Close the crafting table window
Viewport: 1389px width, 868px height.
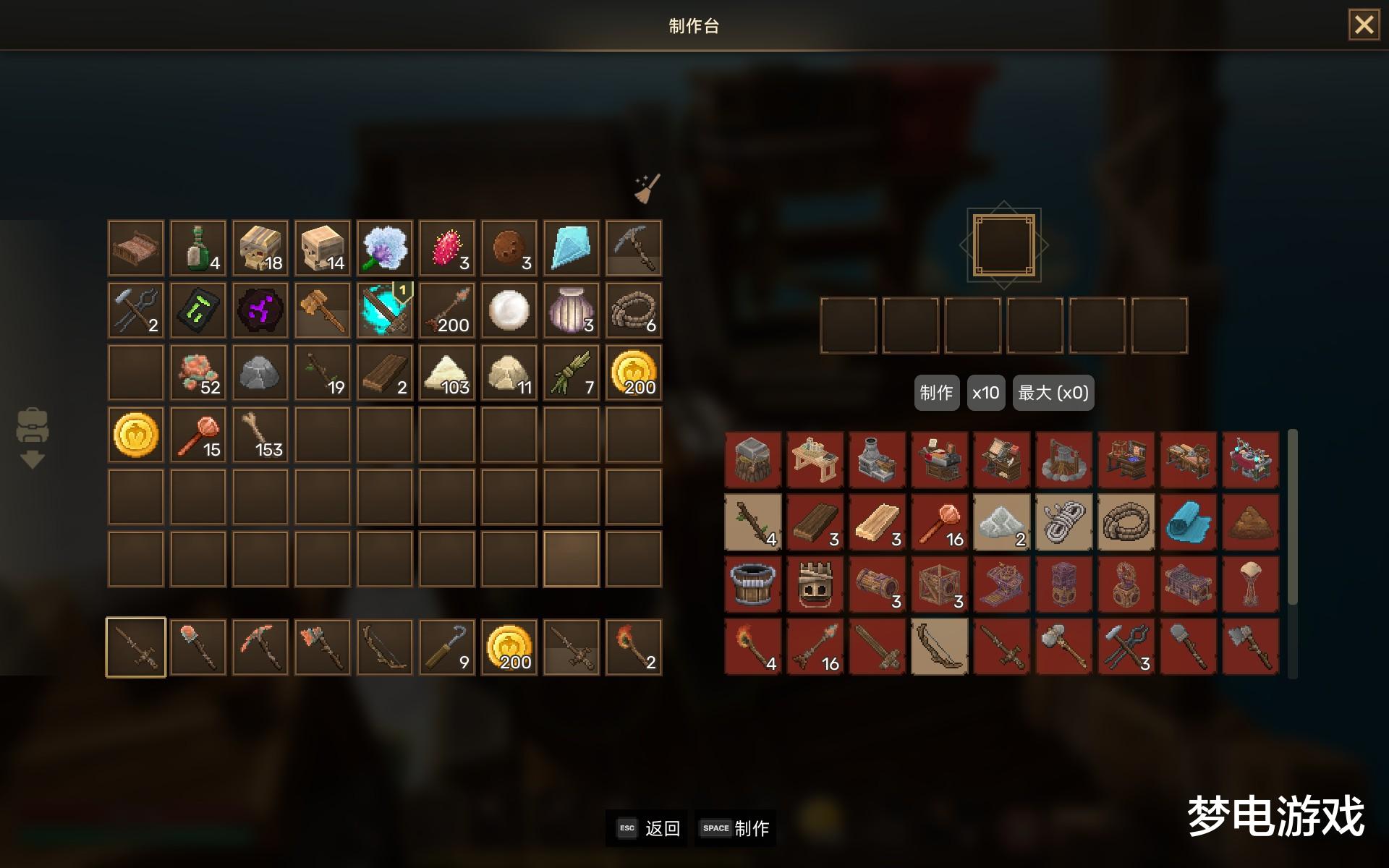tap(1364, 25)
